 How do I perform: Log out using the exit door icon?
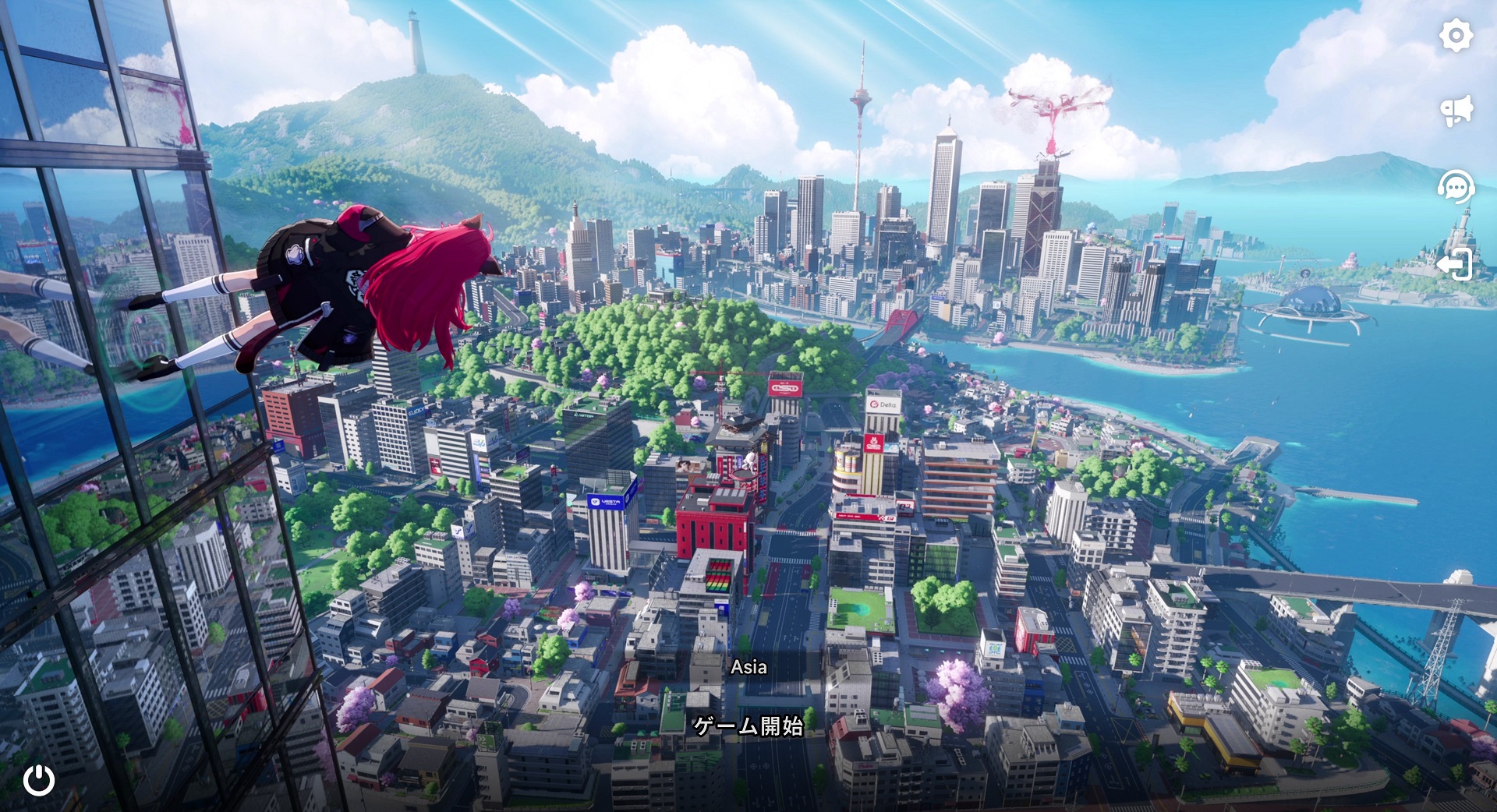click(1455, 264)
